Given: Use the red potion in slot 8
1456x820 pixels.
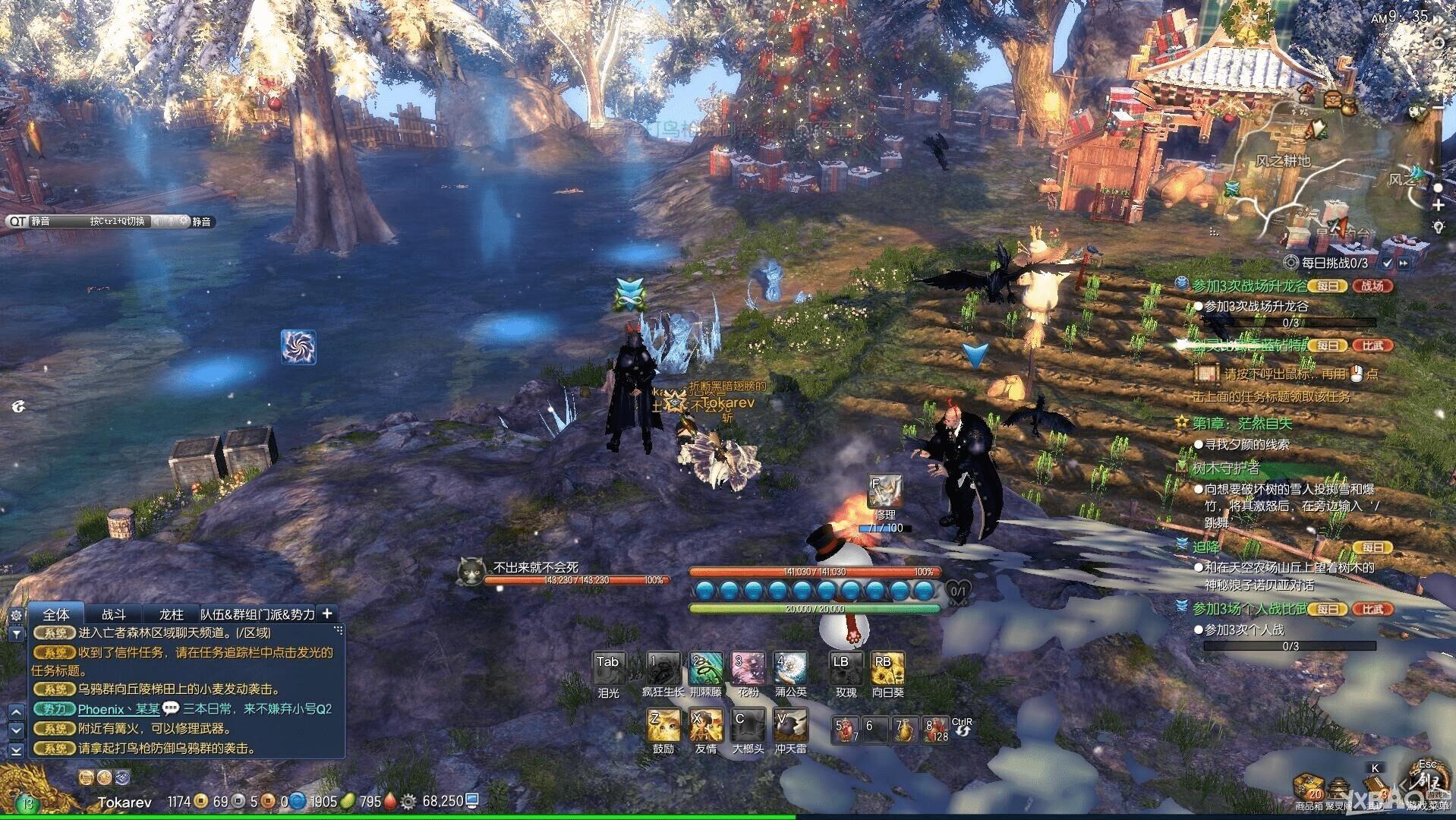Looking at the screenshot, I should tap(936, 730).
